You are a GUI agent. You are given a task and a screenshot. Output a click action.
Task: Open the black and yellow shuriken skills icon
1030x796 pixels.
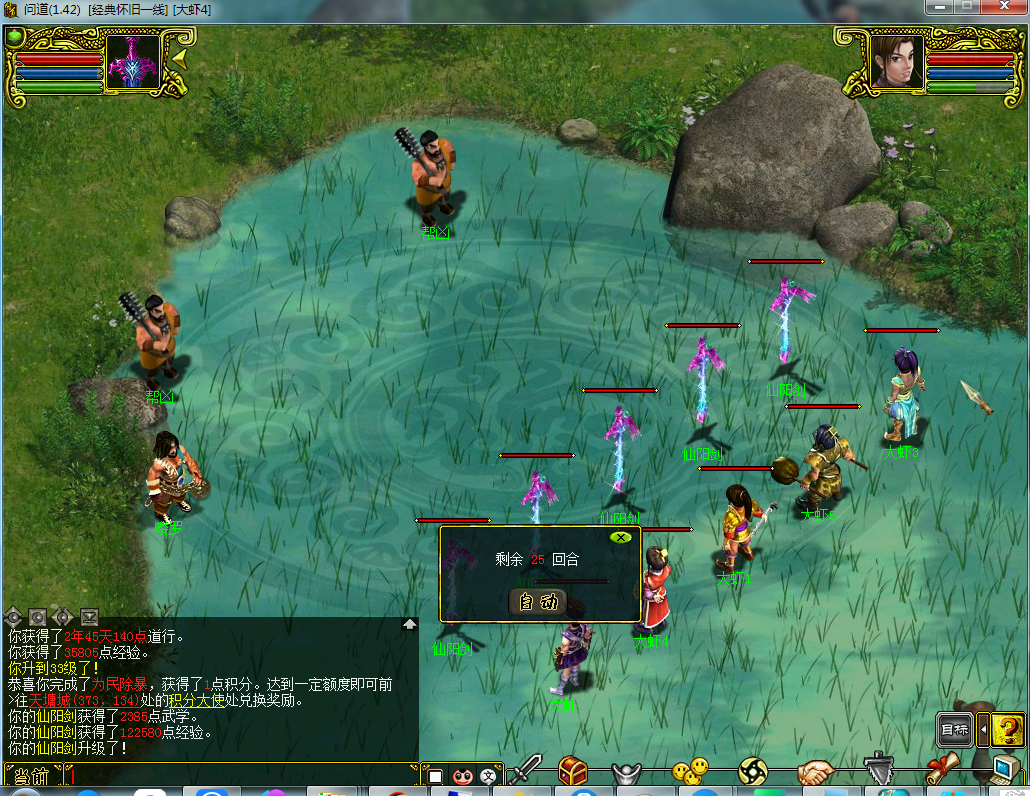[x=753, y=771]
